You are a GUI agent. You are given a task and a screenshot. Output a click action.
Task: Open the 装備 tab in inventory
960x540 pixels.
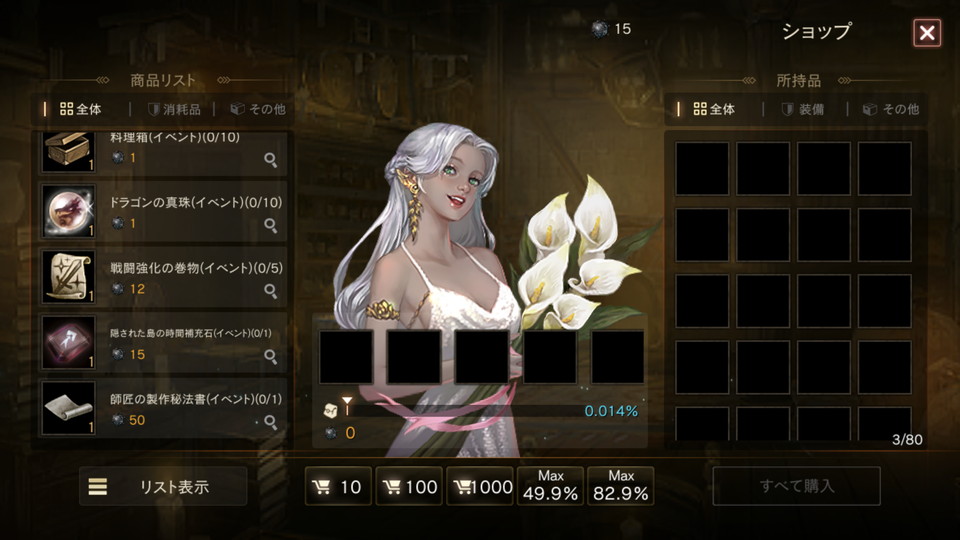pos(803,109)
